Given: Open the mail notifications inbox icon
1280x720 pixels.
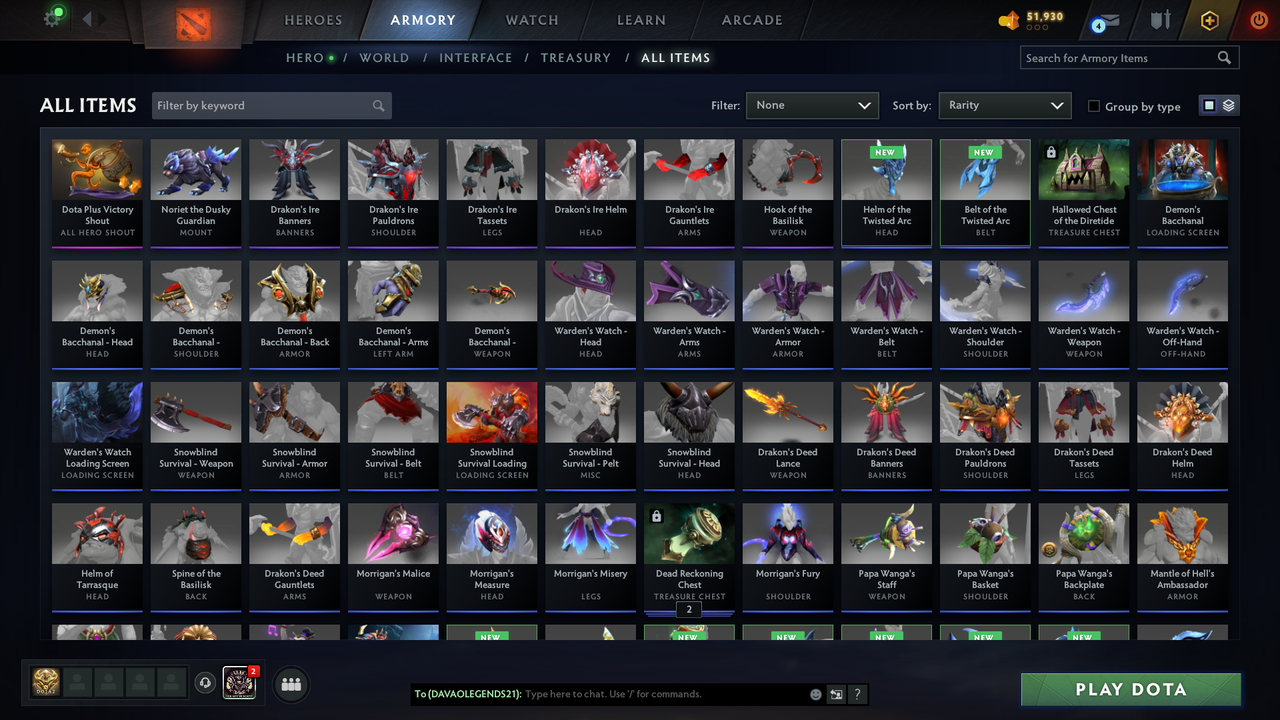Looking at the screenshot, I should pos(1105,19).
